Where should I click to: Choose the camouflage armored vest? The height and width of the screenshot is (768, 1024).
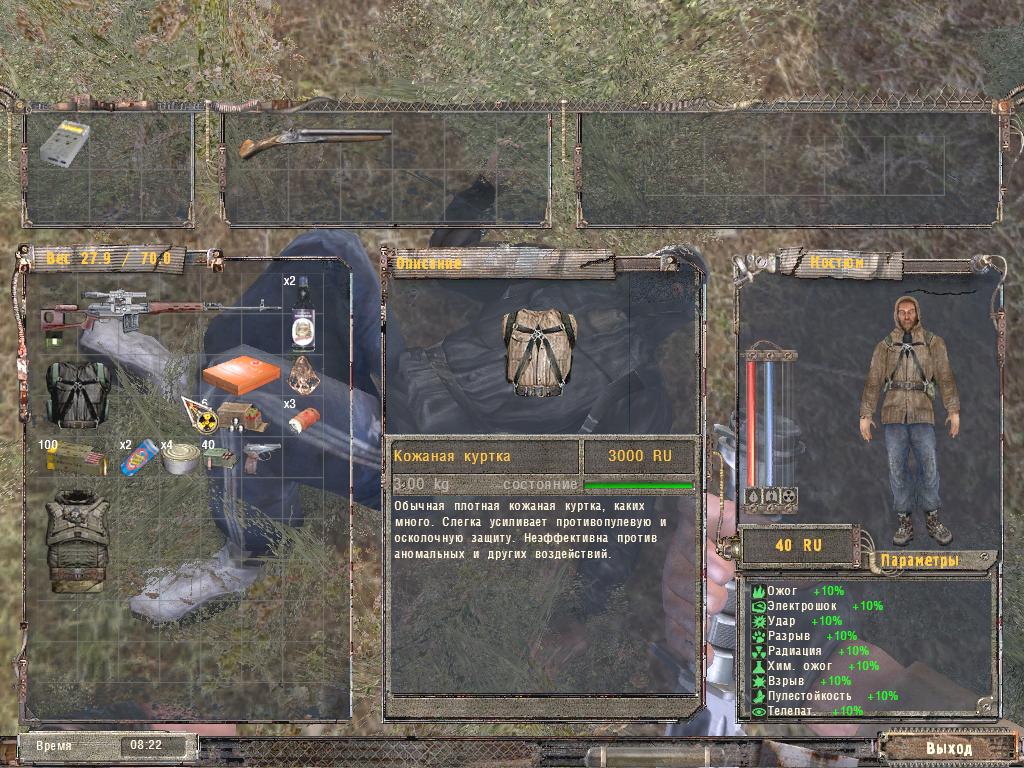[x=76, y=541]
